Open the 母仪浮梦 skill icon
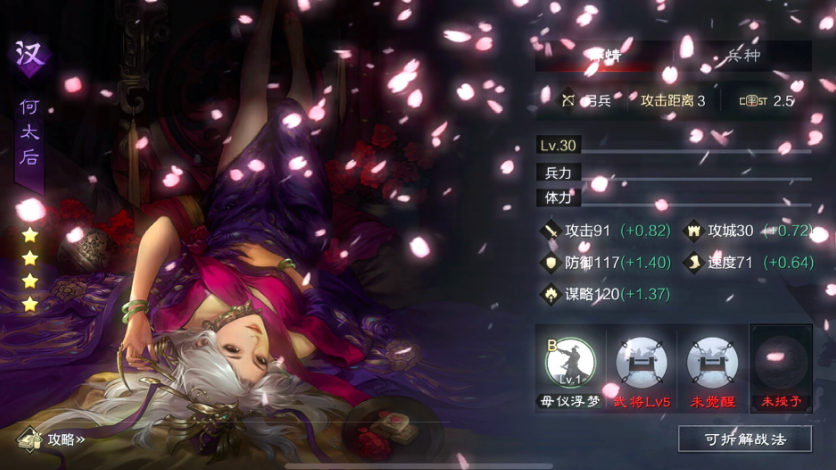Image resolution: width=836 pixels, height=470 pixels. [x=570, y=362]
